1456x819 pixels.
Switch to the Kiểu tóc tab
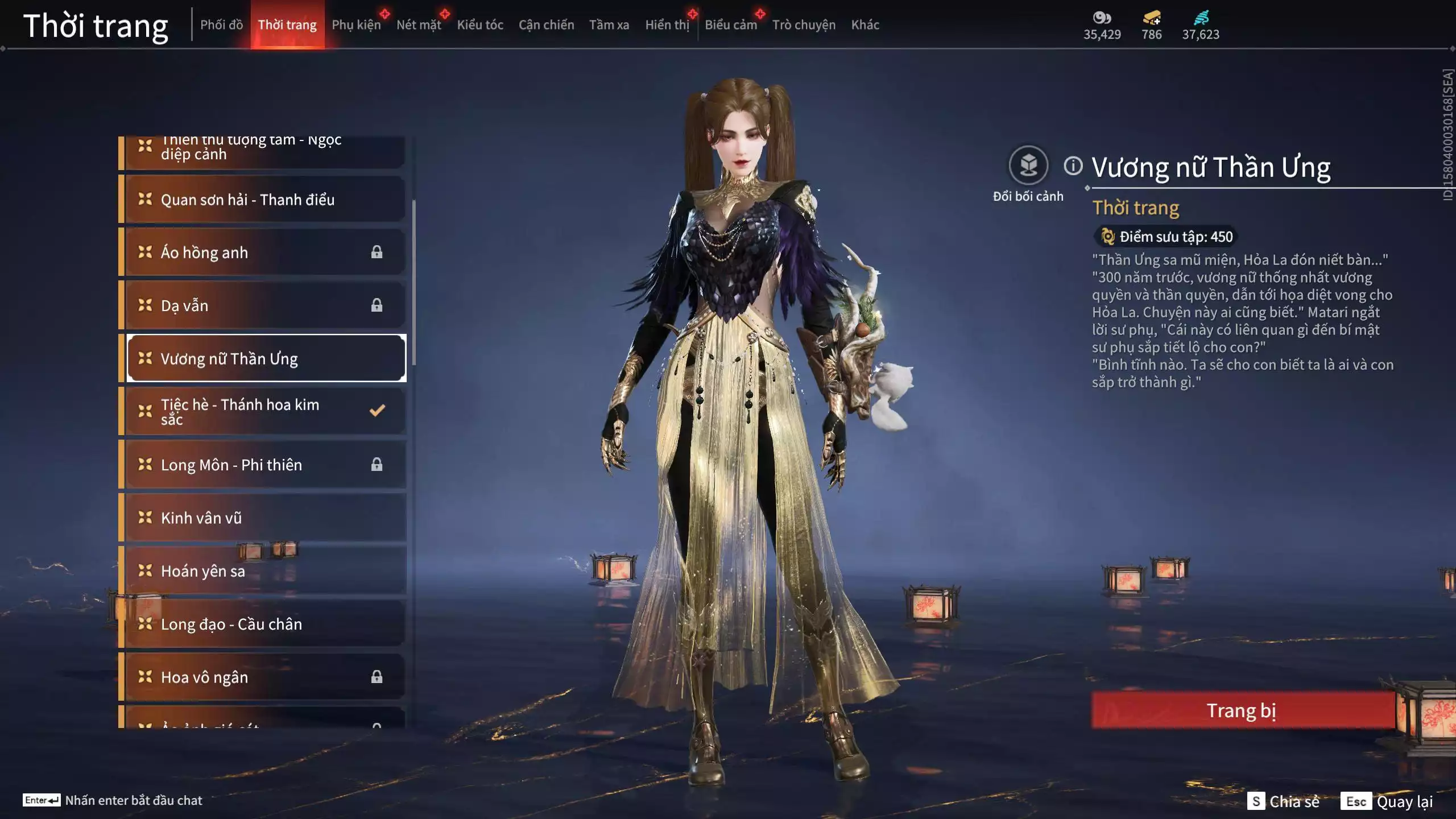pyautogui.click(x=480, y=24)
